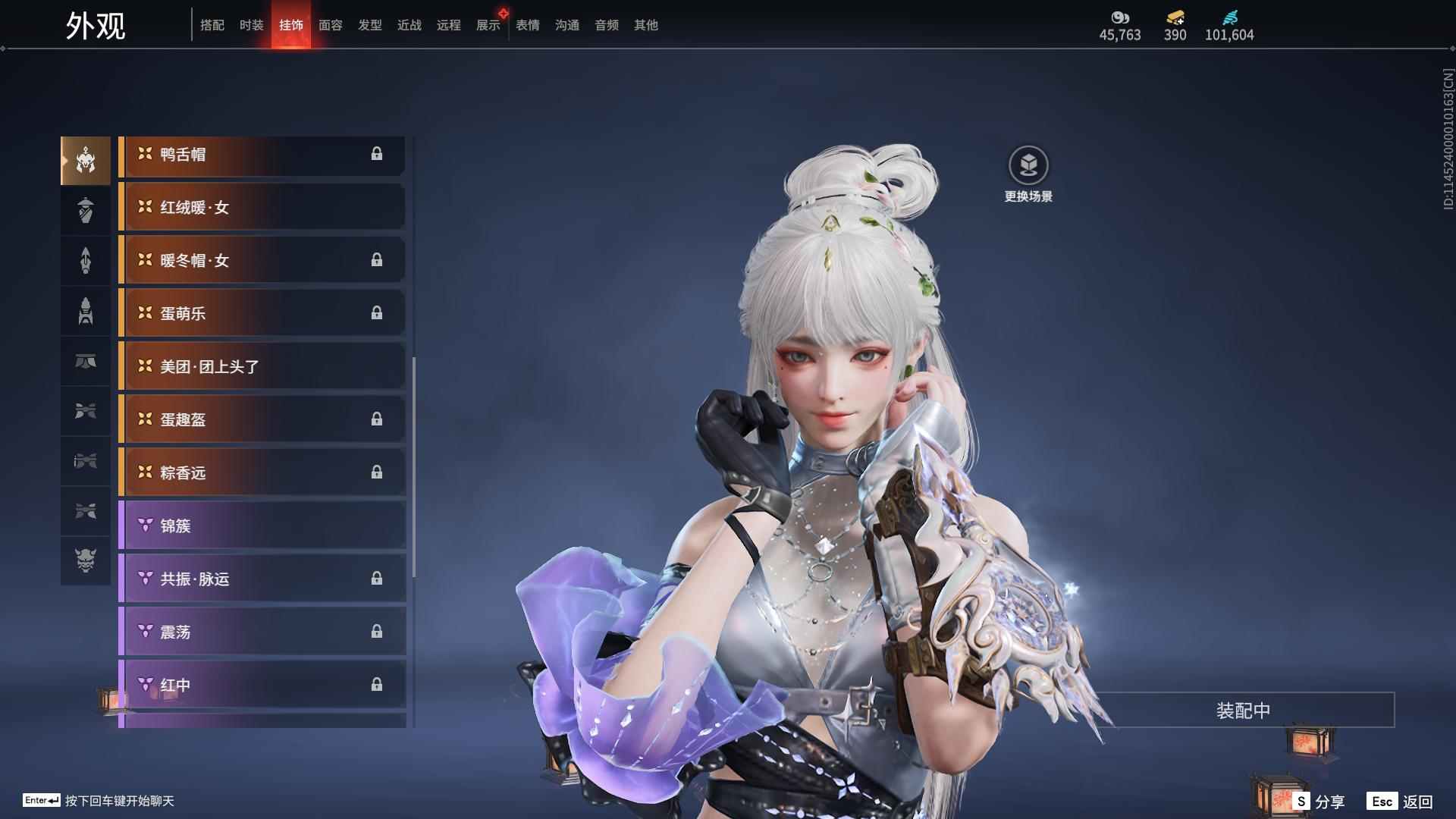Switch to the 展示 tab
The height and width of the screenshot is (819, 1456).
tap(488, 25)
